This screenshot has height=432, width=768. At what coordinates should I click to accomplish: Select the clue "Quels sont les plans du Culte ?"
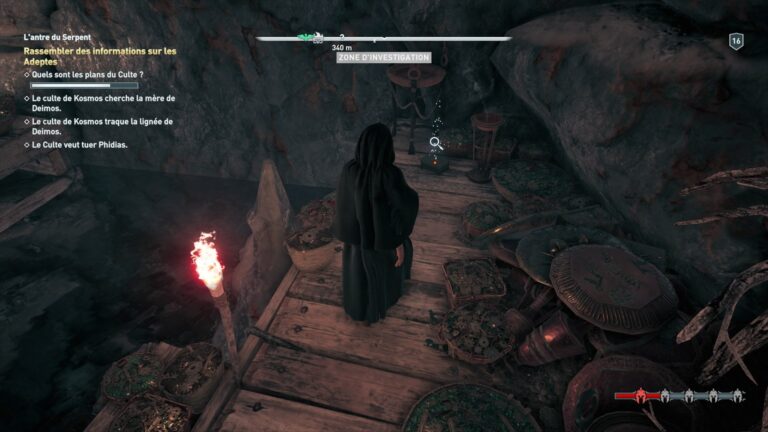pyautogui.click(x=88, y=74)
